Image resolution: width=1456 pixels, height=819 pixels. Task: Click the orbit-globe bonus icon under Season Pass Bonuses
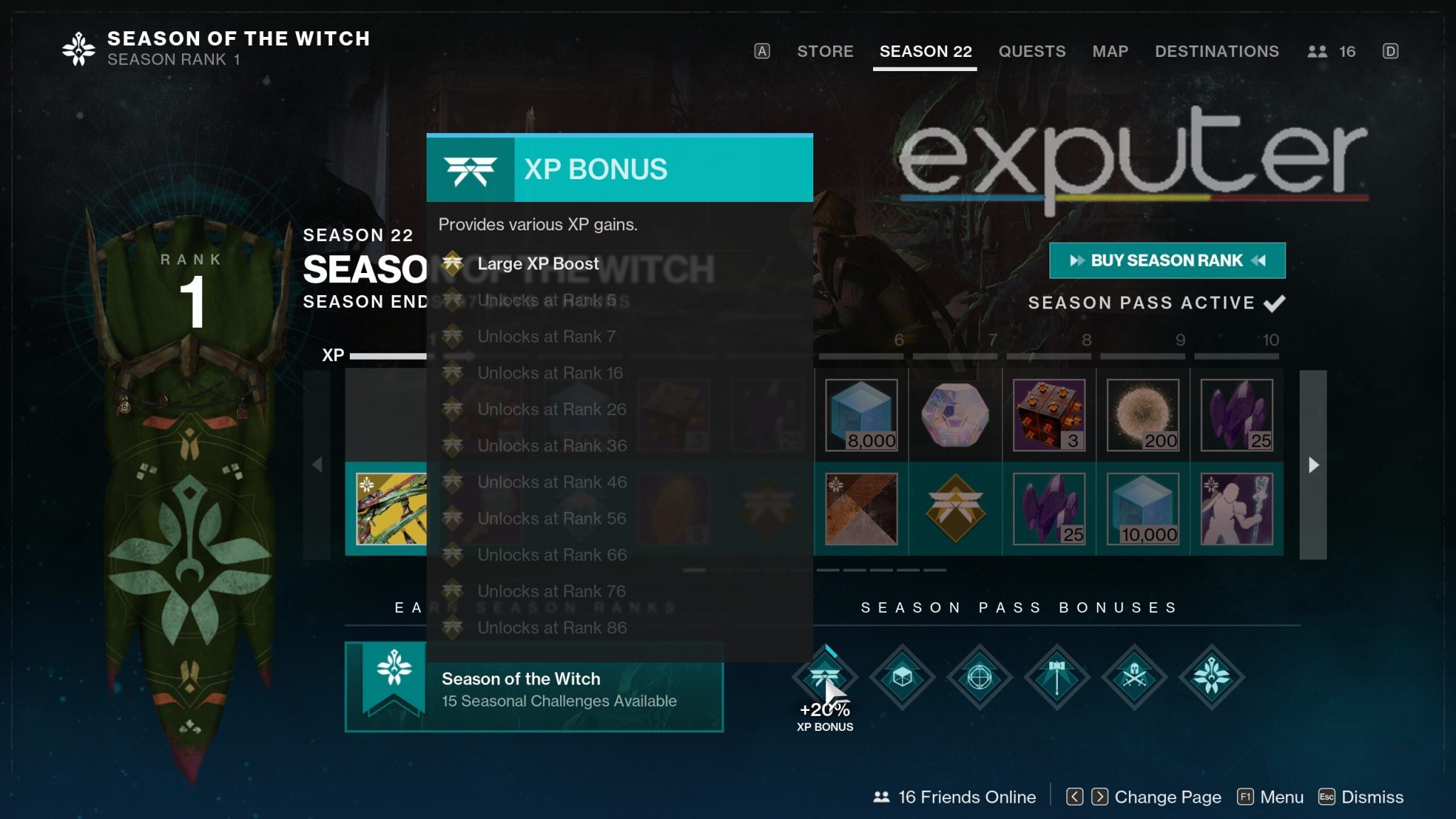(x=980, y=678)
